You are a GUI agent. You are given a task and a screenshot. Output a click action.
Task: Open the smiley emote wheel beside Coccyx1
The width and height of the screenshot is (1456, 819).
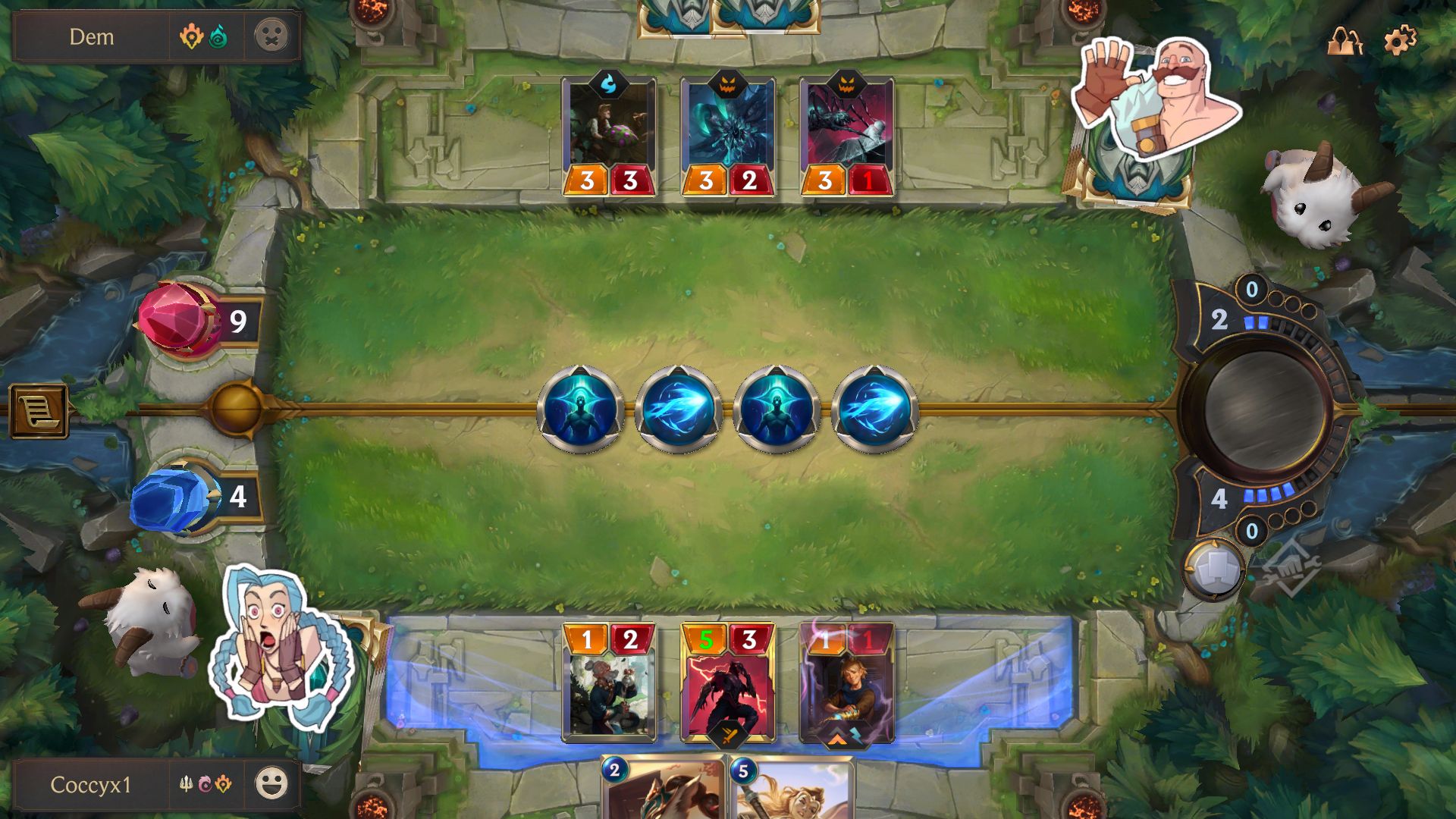pos(271,783)
